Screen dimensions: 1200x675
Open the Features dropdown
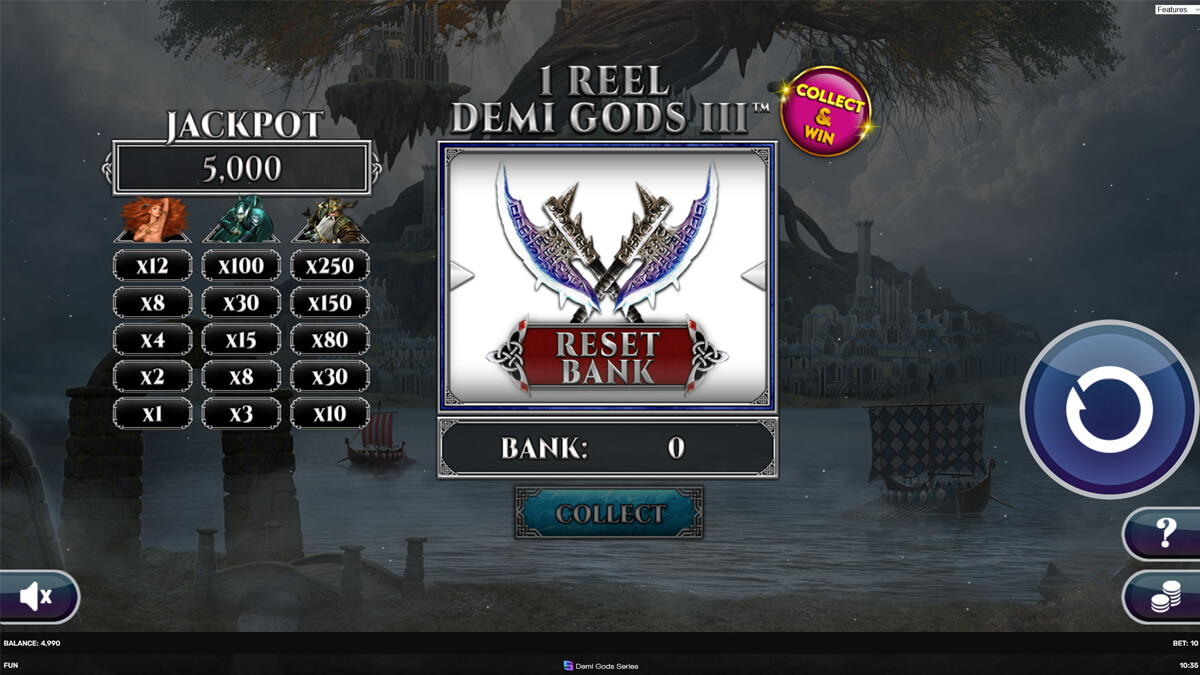coord(1176,9)
